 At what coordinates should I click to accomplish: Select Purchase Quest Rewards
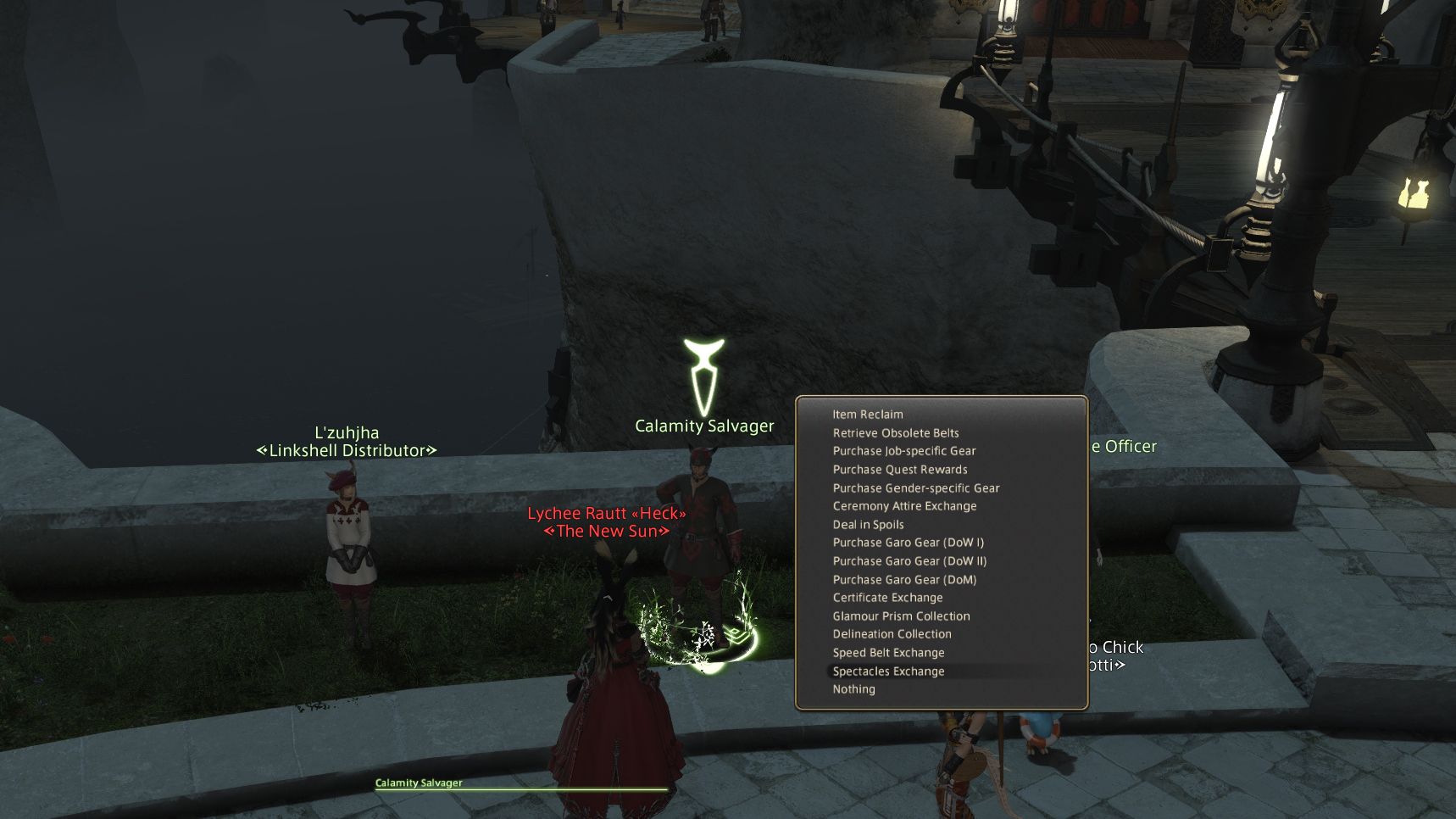tap(900, 470)
